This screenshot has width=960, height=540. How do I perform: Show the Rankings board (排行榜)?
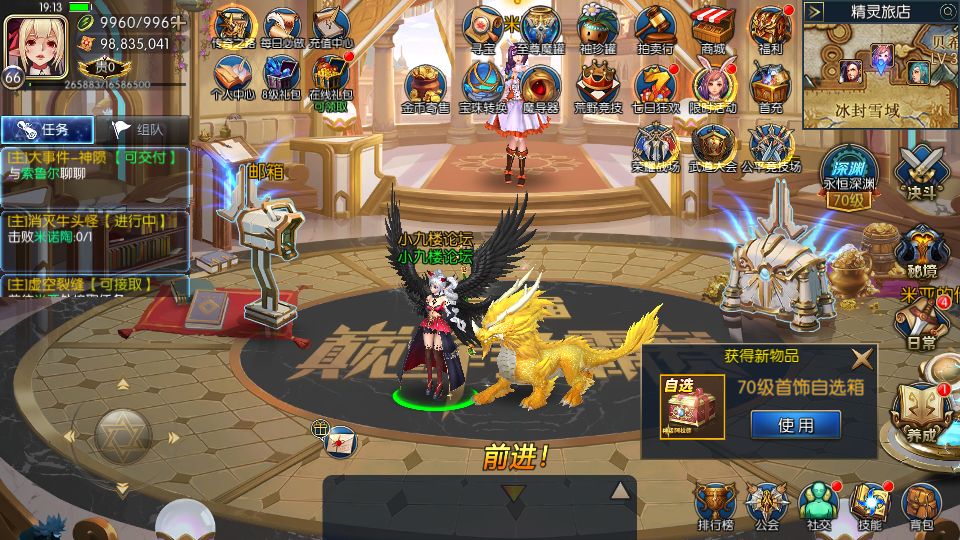coord(715,505)
